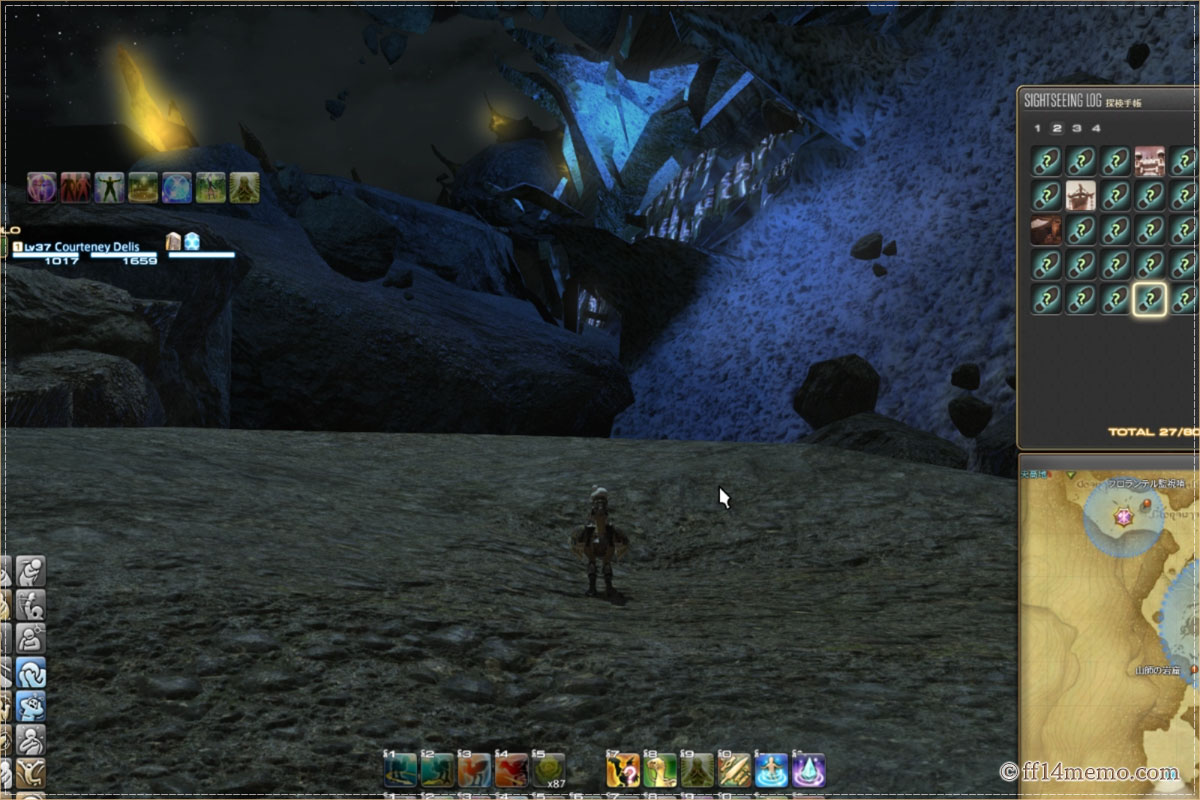Screen dimensions: 1200x800
Task: Select the crossed swords and tools hotbar icon
Action: point(734,769)
